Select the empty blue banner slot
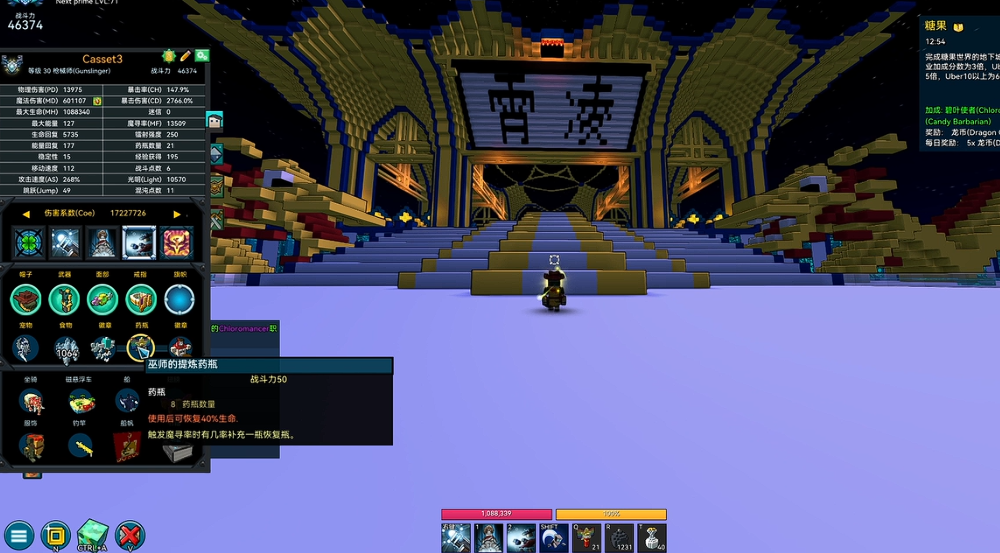This screenshot has height=553, width=1000. (179, 298)
